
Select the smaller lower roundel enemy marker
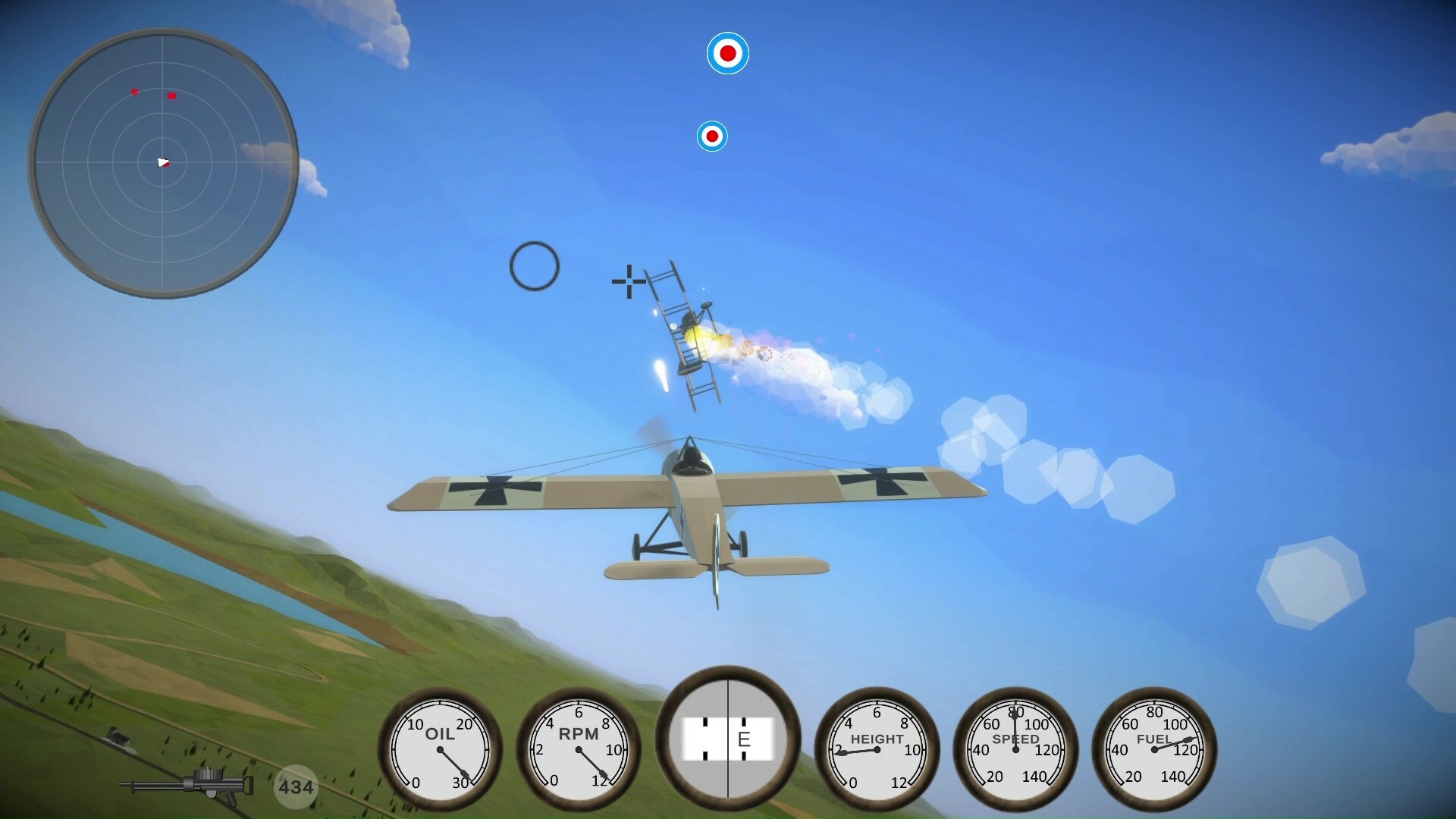click(x=712, y=136)
